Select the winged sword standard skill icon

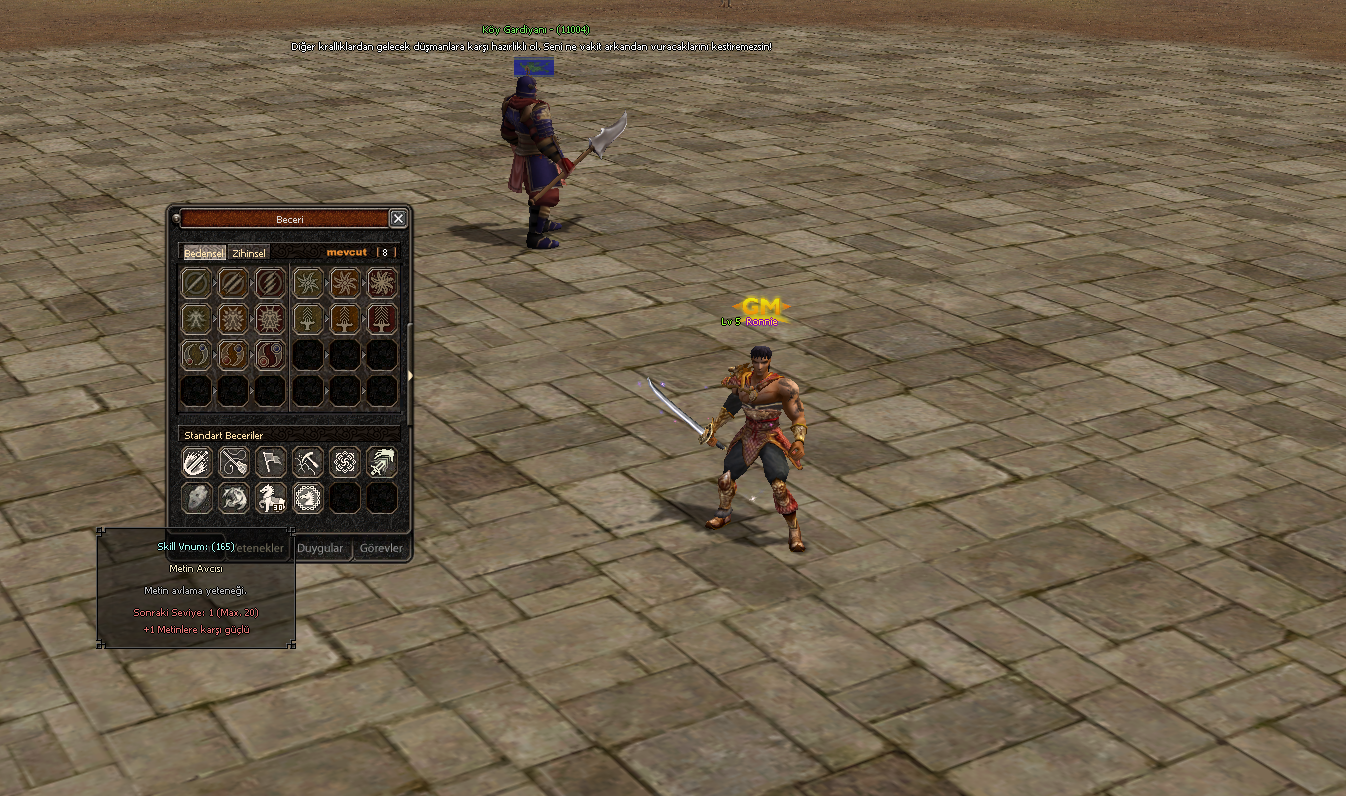(381, 461)
